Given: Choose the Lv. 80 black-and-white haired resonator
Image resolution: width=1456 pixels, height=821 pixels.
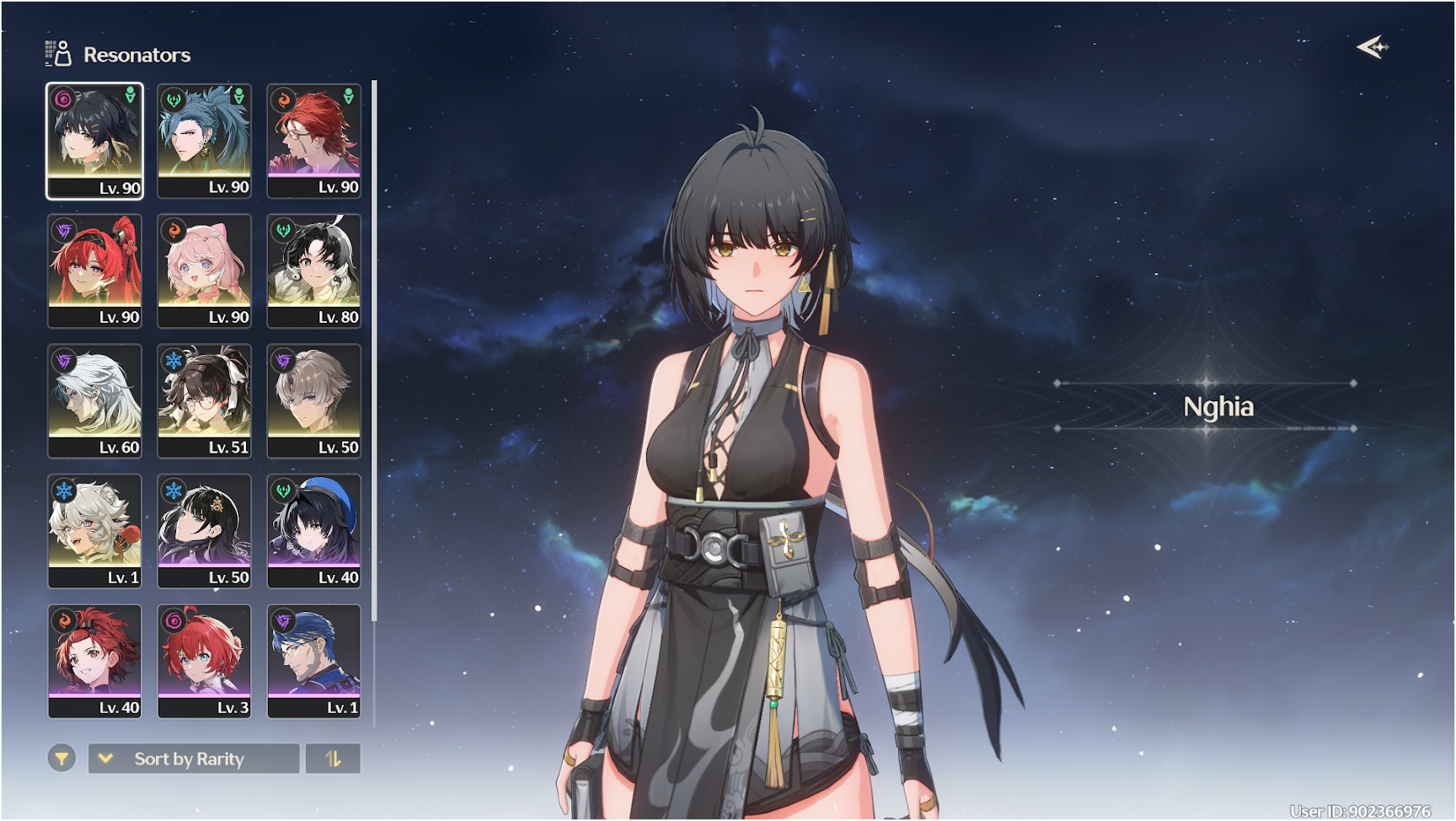Looking at the screenshot, I should coord(313,270).
